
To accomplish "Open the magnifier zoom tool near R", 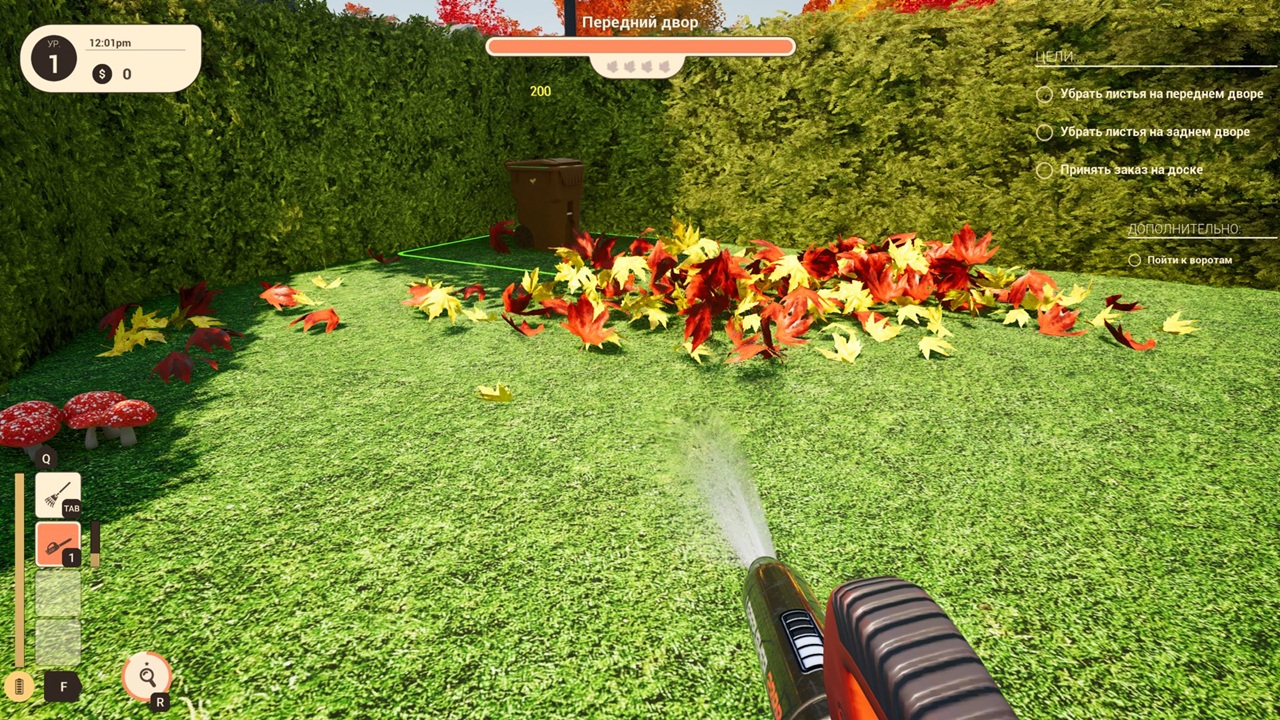I will [146, 677].
